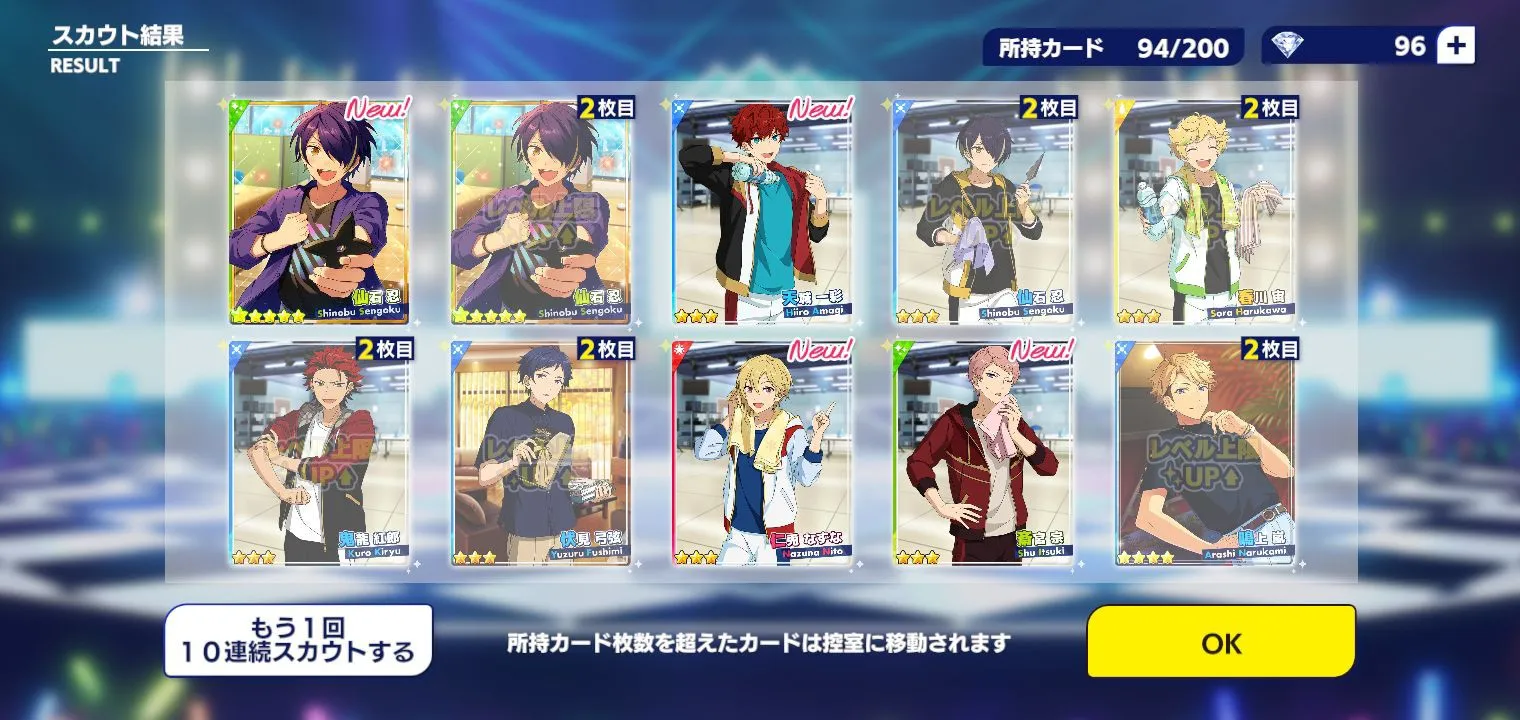This screenshot has height=720, width=1520.
Task: Scout ten more times with もう1回 button
Action: coord(298,641)
